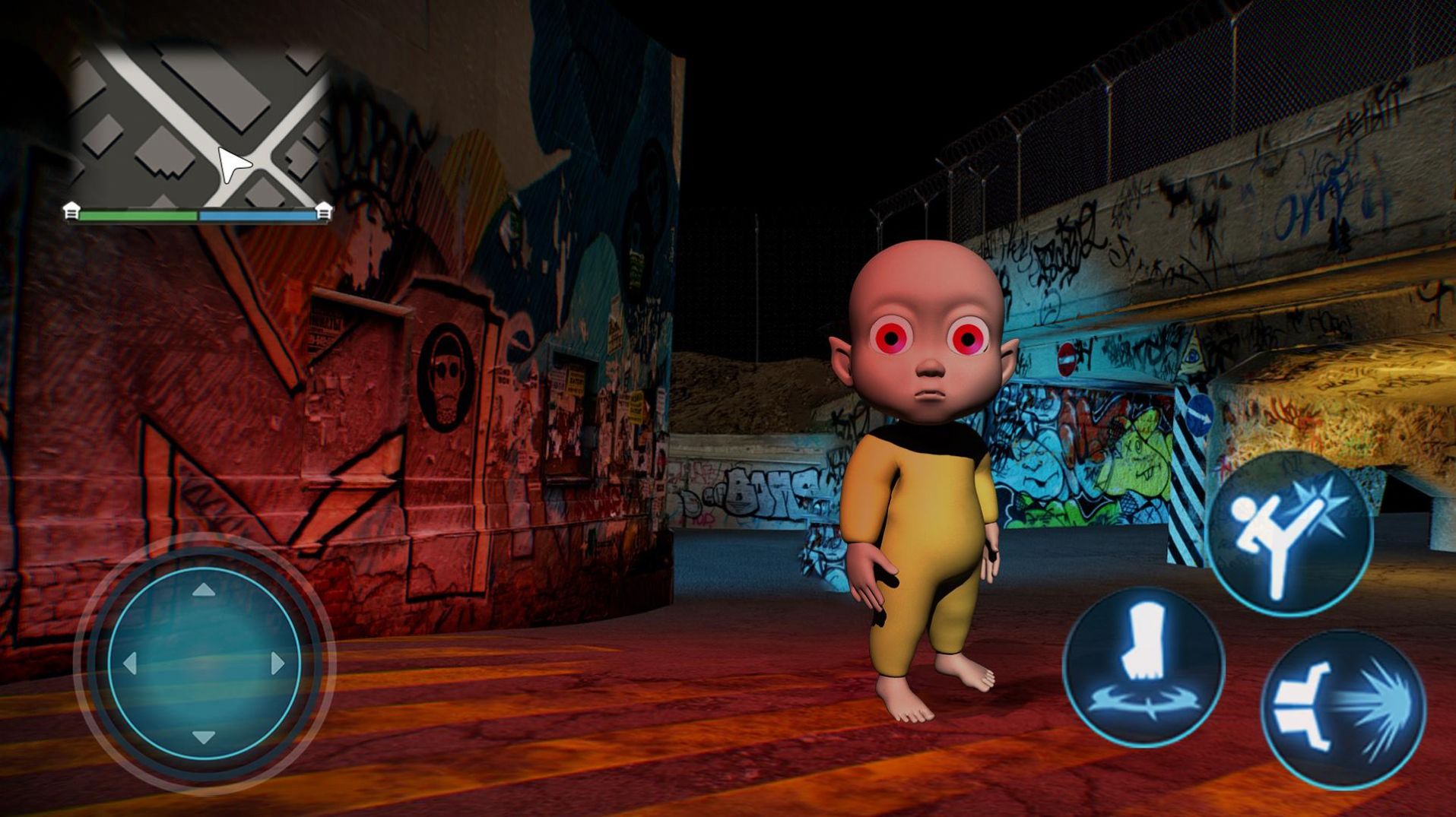Use the energy punch blast attack
The width and height of the screenshot is (1456, 817).
click(x=1343, y=708)
